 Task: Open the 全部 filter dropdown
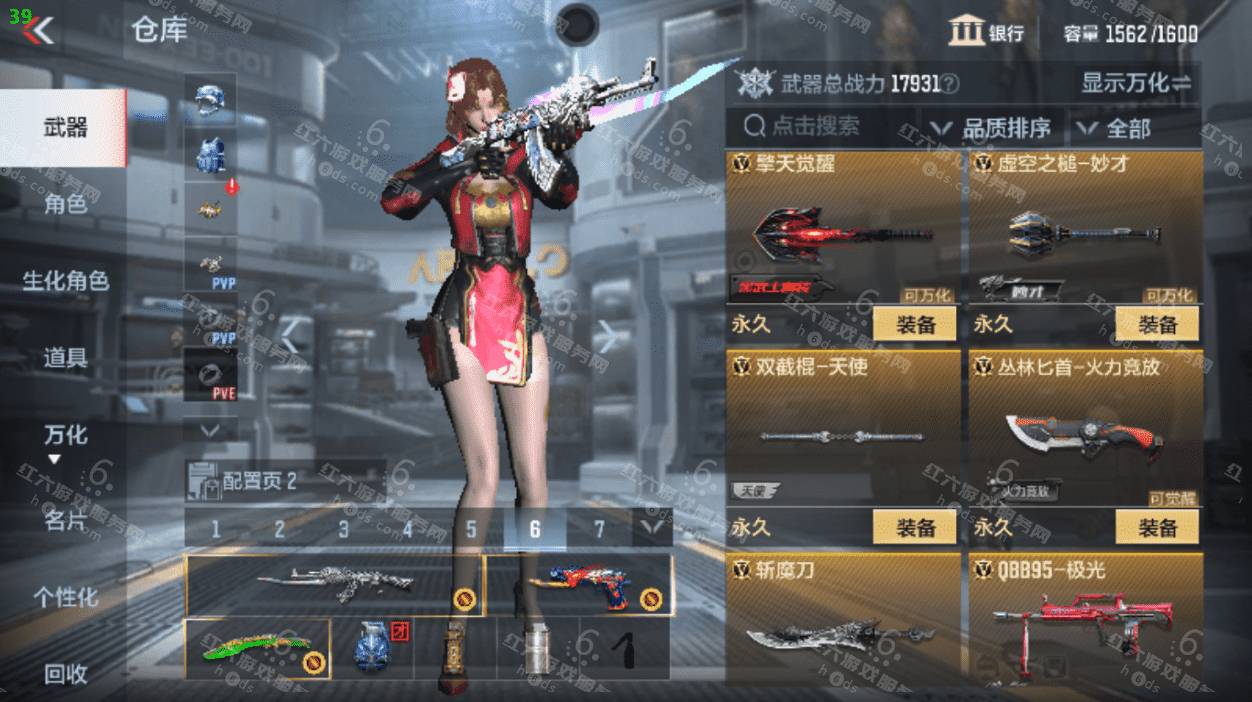[x=1116, y=128]
